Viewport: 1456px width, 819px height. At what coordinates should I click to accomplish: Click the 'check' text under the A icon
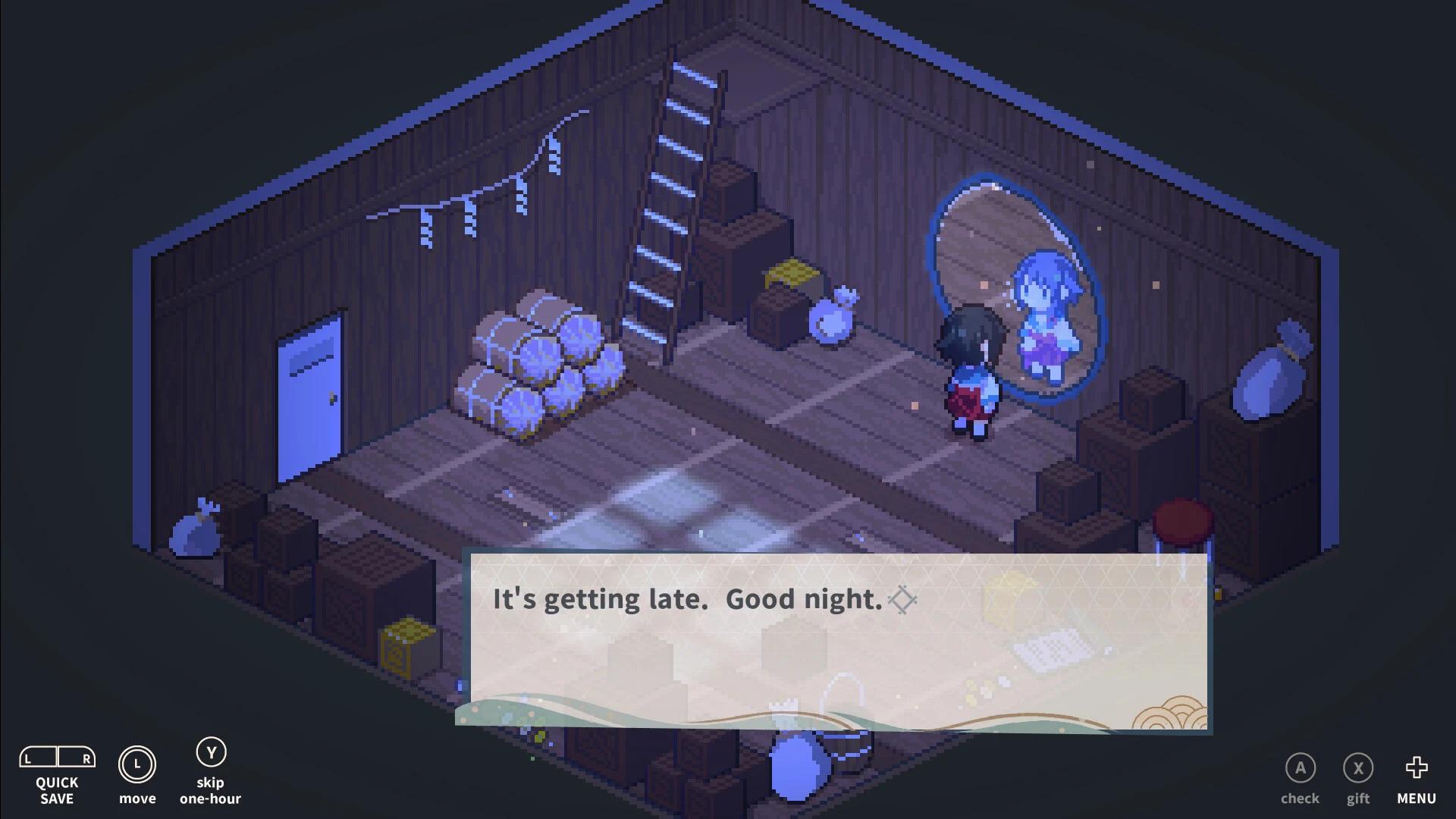pos(1300,799)
